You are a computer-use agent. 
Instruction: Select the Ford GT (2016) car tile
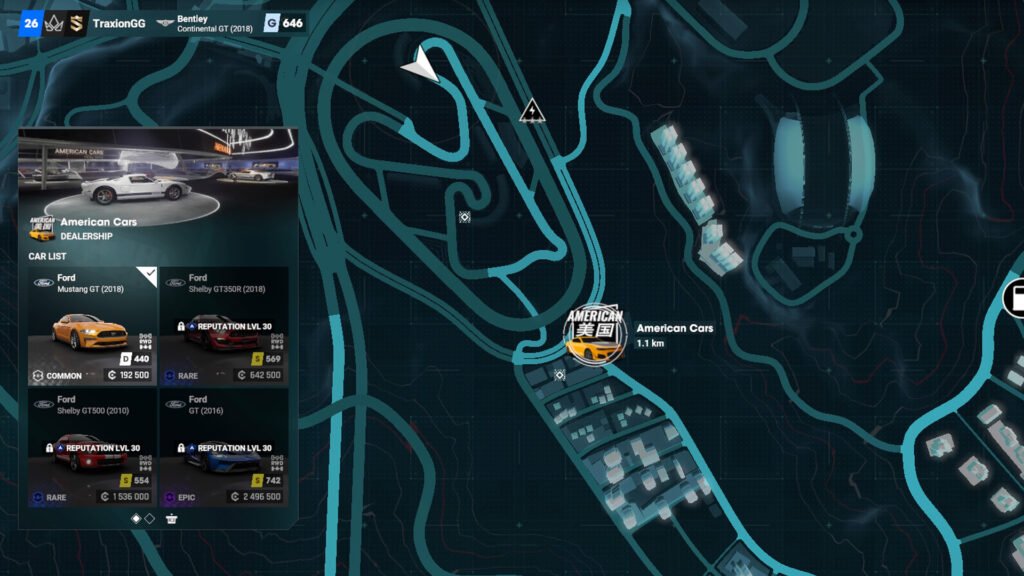click(x=224, y=447)
